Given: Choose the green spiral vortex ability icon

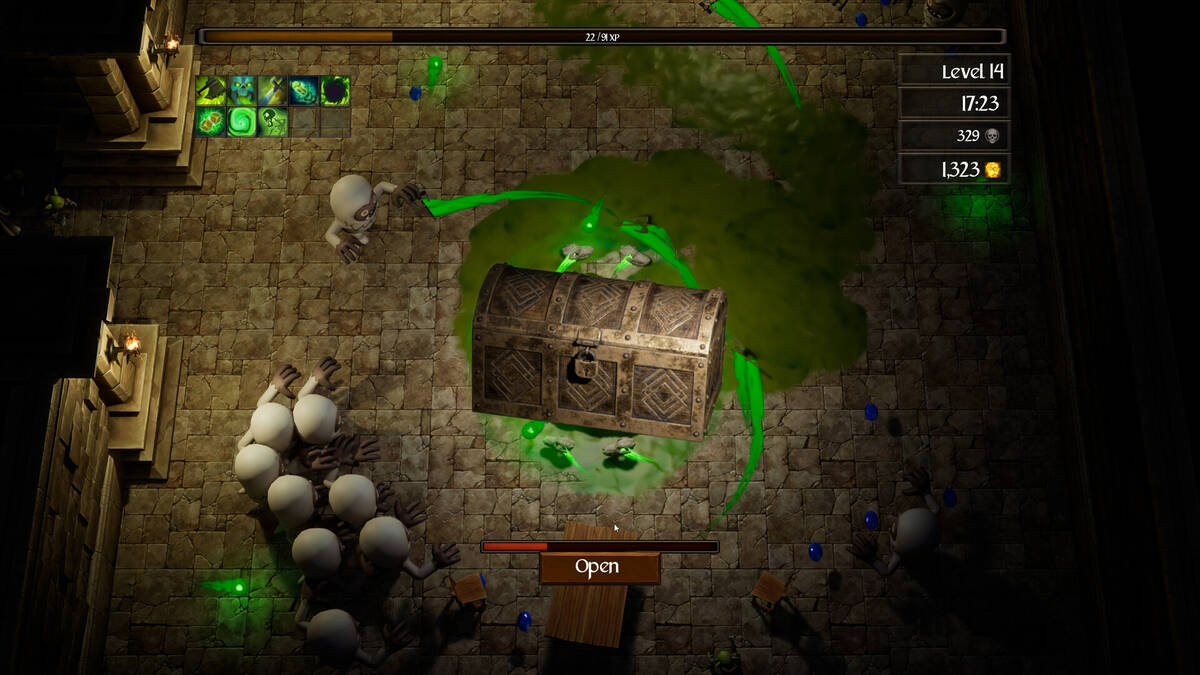Looking at the screenshot, I should point(241,121).
